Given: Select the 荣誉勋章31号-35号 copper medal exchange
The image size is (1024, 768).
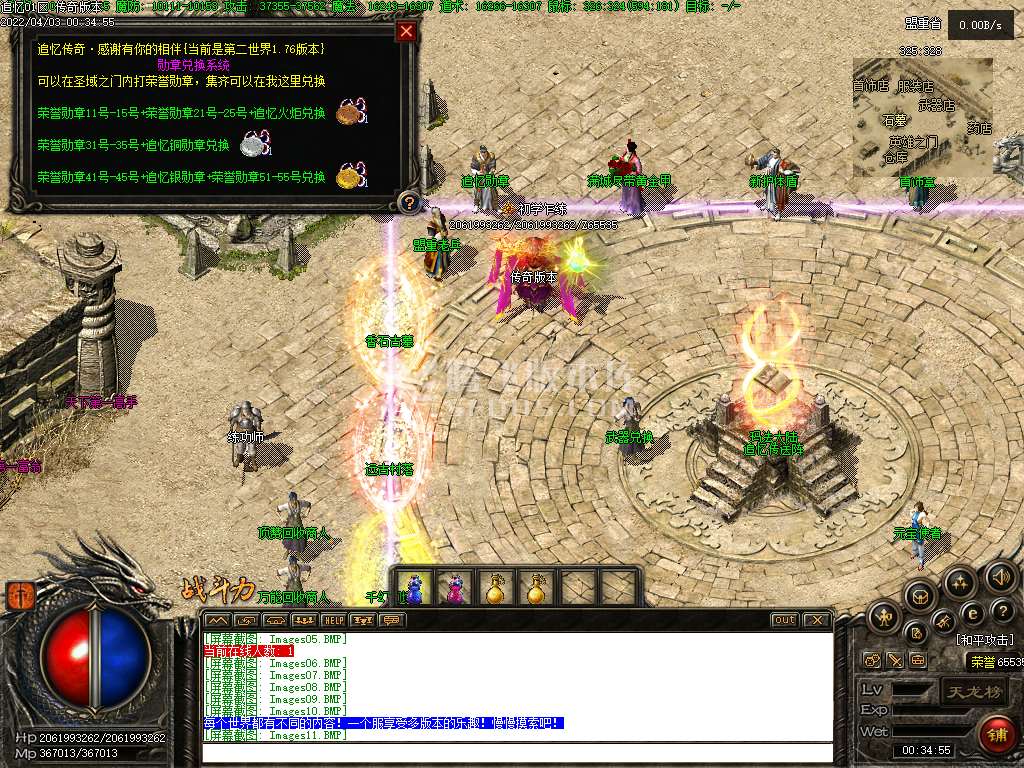Looking at the screenshot, I should [133, 145].
